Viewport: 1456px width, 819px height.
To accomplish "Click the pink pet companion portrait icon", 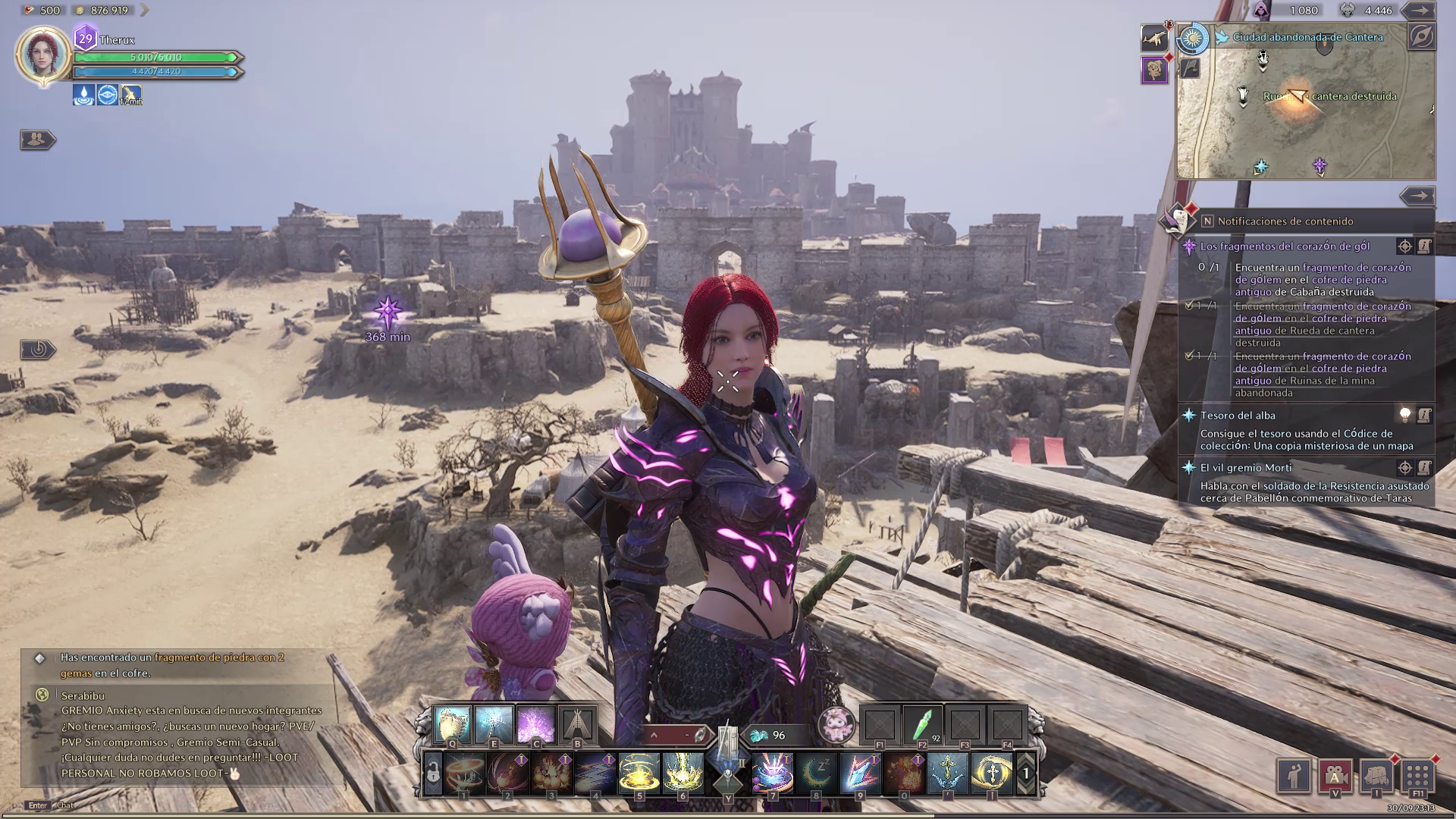I will 836,725.
